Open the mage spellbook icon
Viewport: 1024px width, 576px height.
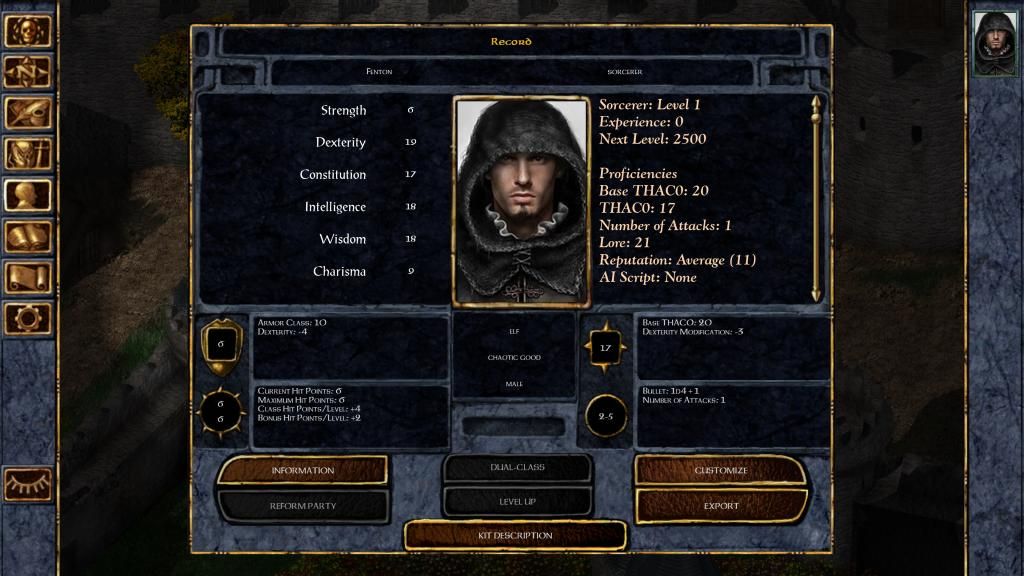(27, 236)
